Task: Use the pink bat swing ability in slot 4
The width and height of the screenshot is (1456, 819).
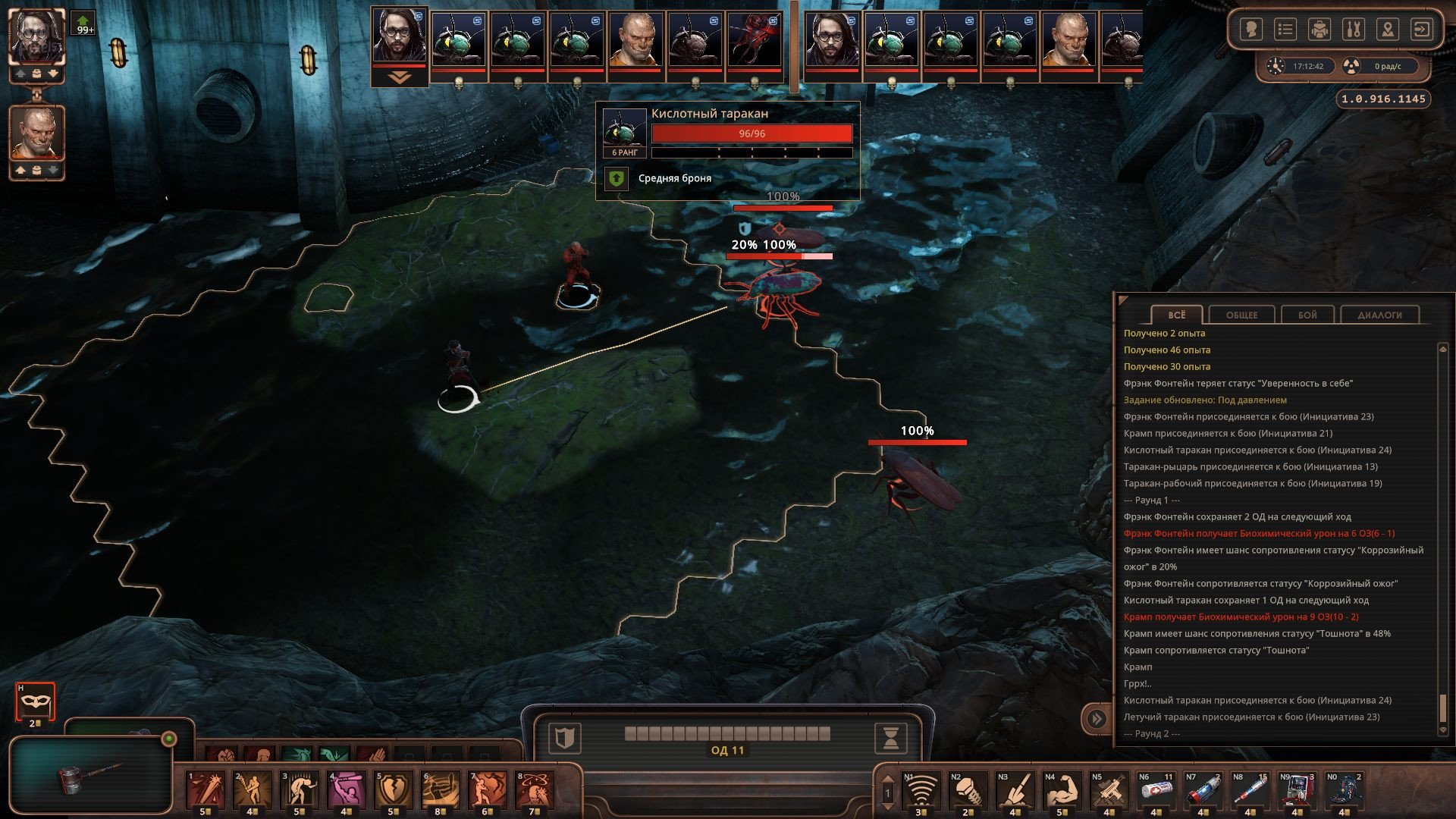Action: coord(346,789)
